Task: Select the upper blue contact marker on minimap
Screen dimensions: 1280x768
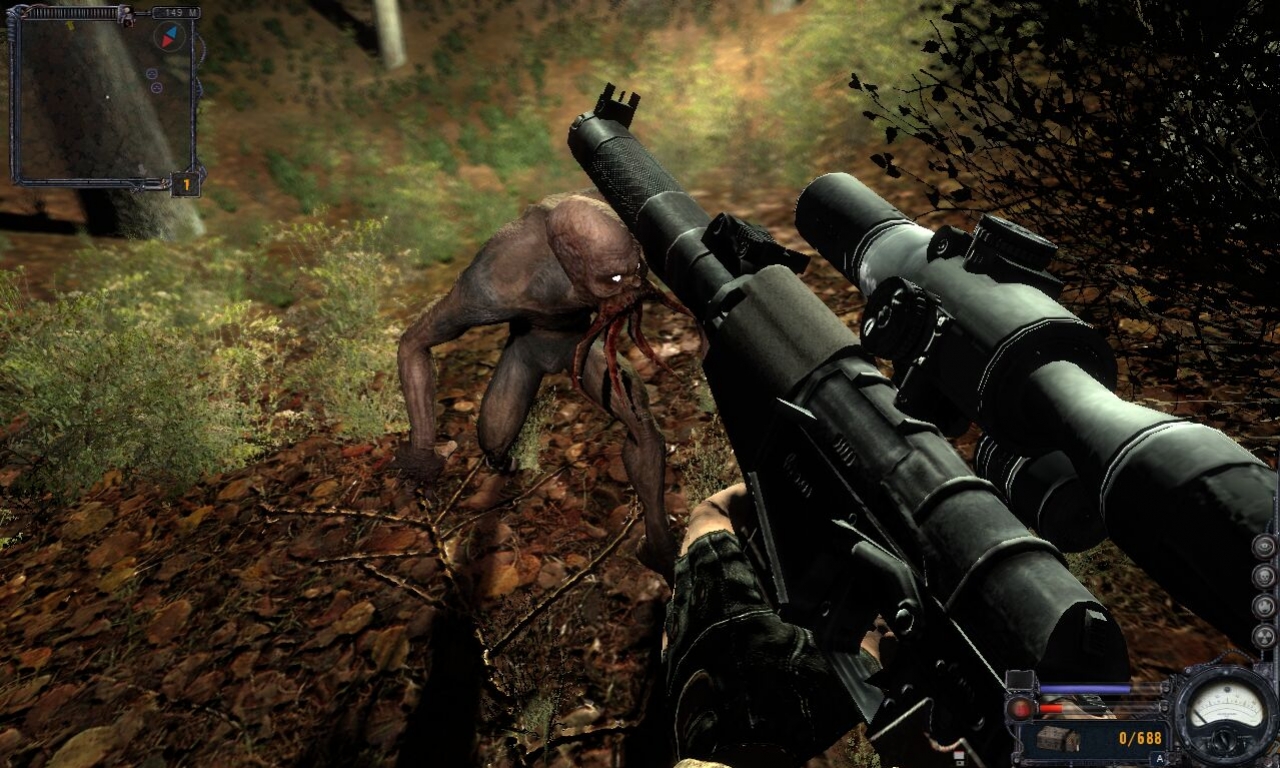Action: (152, 73)
